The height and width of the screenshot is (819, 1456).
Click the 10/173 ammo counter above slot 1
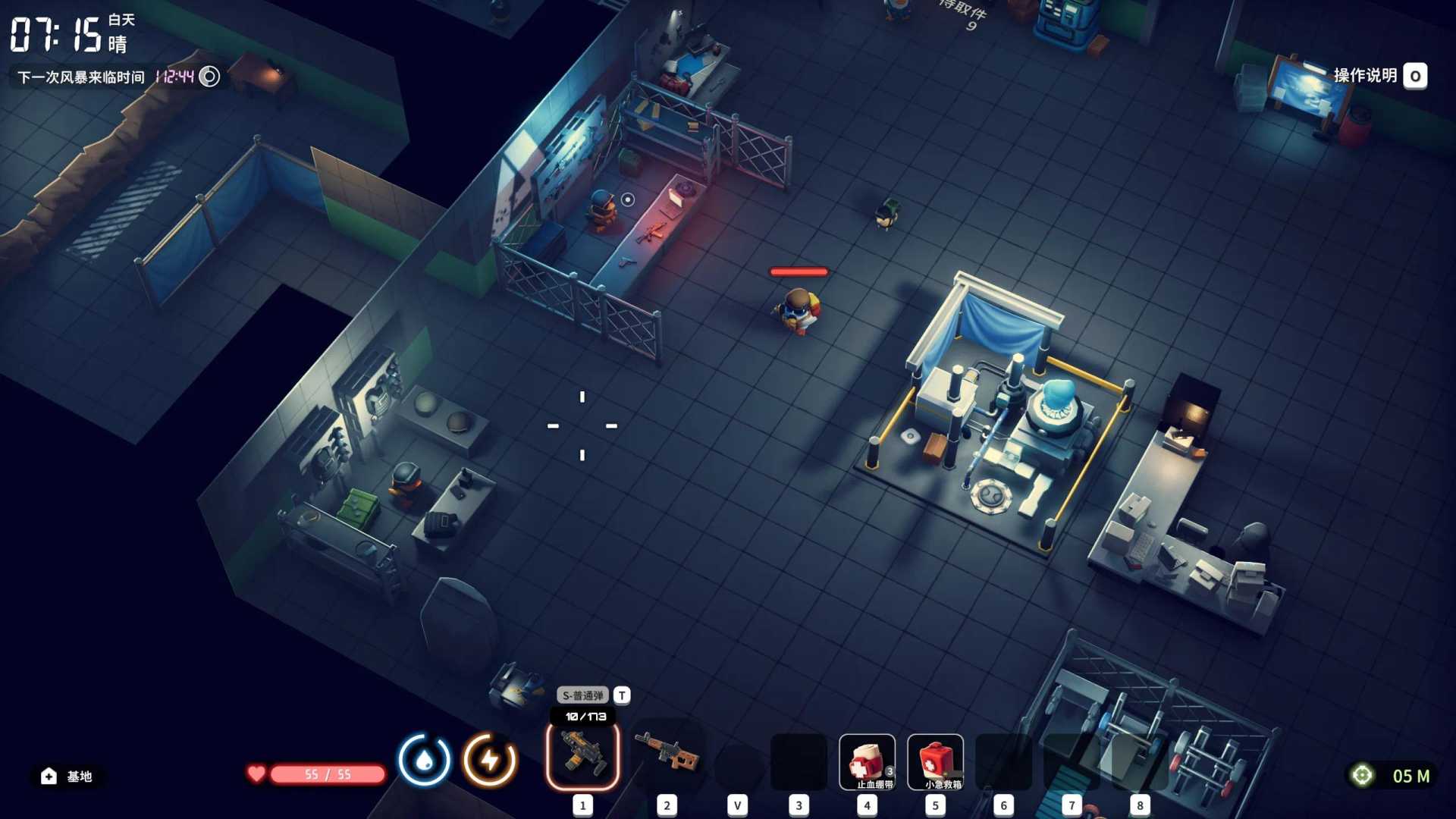(x=584, y=714)
